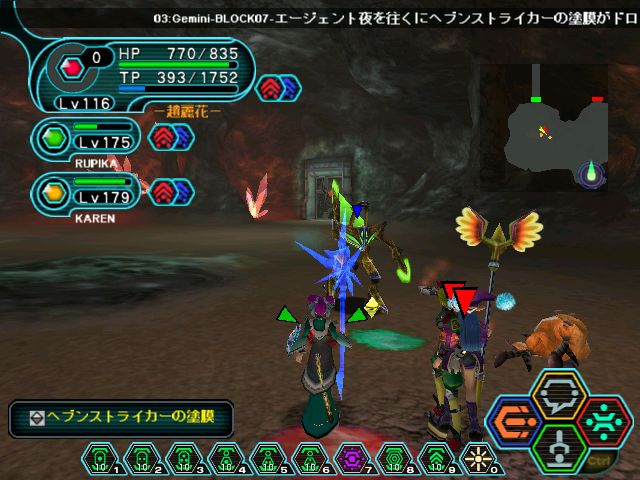Use the technique in hotbar slot 1
The width and height of the screenshot is (640, 480).
click(100, 459)
